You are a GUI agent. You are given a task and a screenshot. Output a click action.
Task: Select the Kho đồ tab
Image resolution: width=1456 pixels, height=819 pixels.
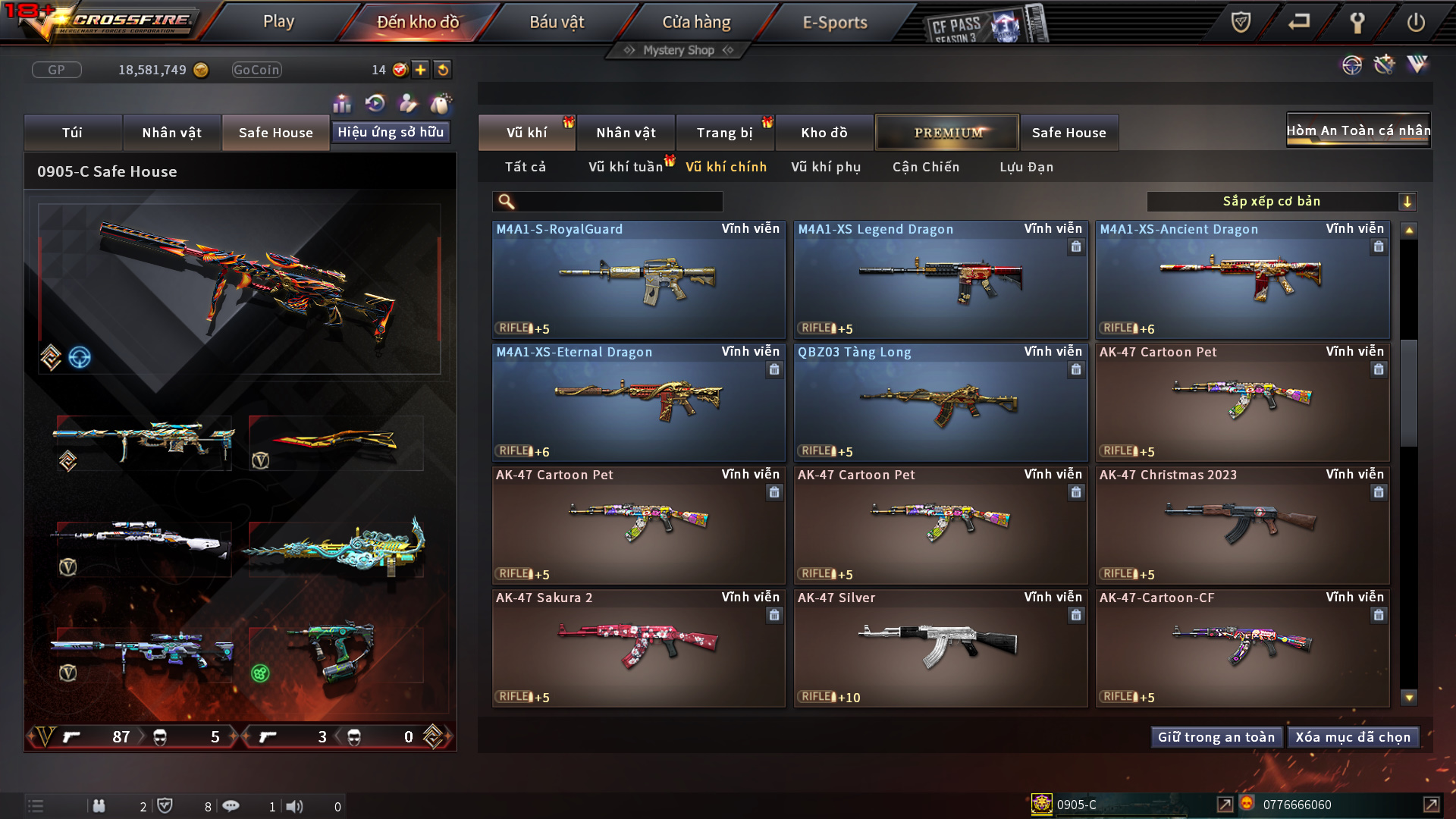(824, 133)
